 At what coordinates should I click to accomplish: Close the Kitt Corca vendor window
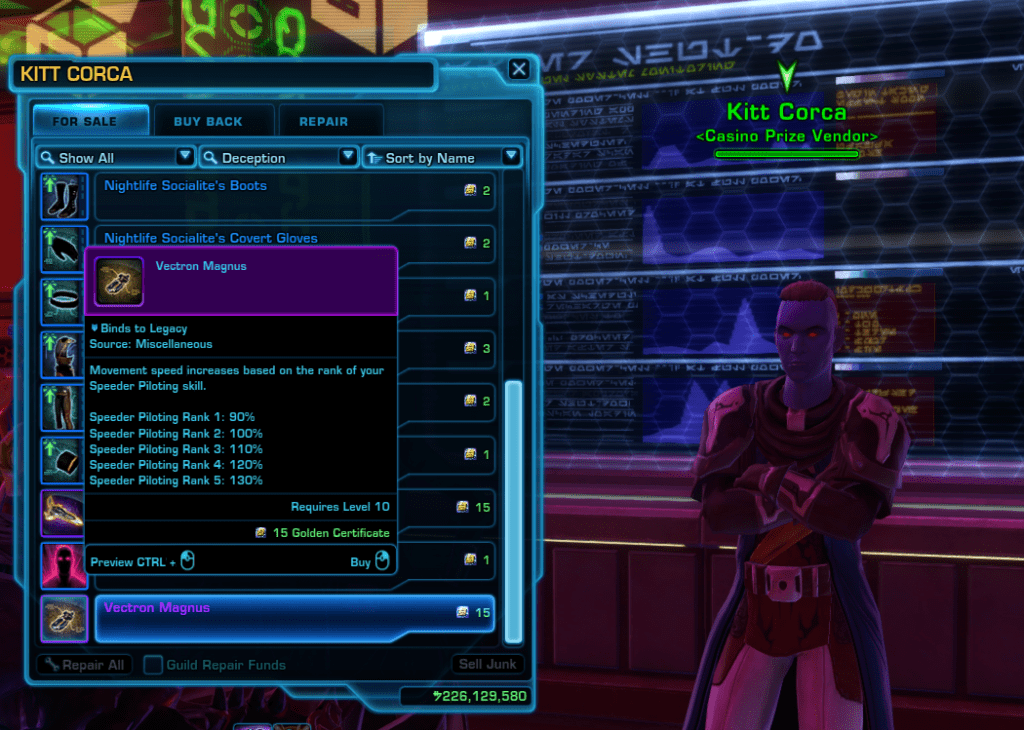coord(518,69)
